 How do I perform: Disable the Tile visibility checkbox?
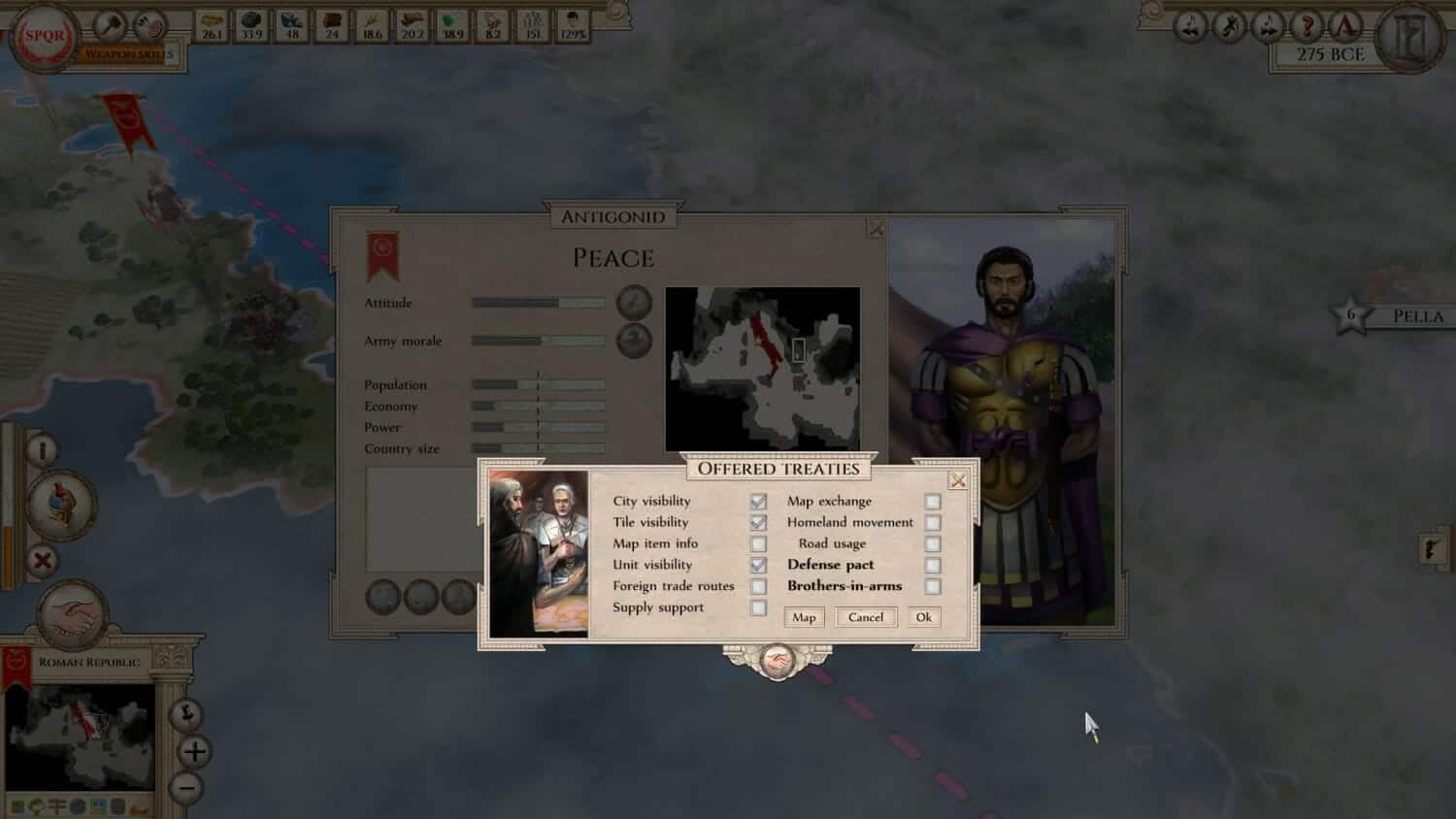(x=757, y=522)
